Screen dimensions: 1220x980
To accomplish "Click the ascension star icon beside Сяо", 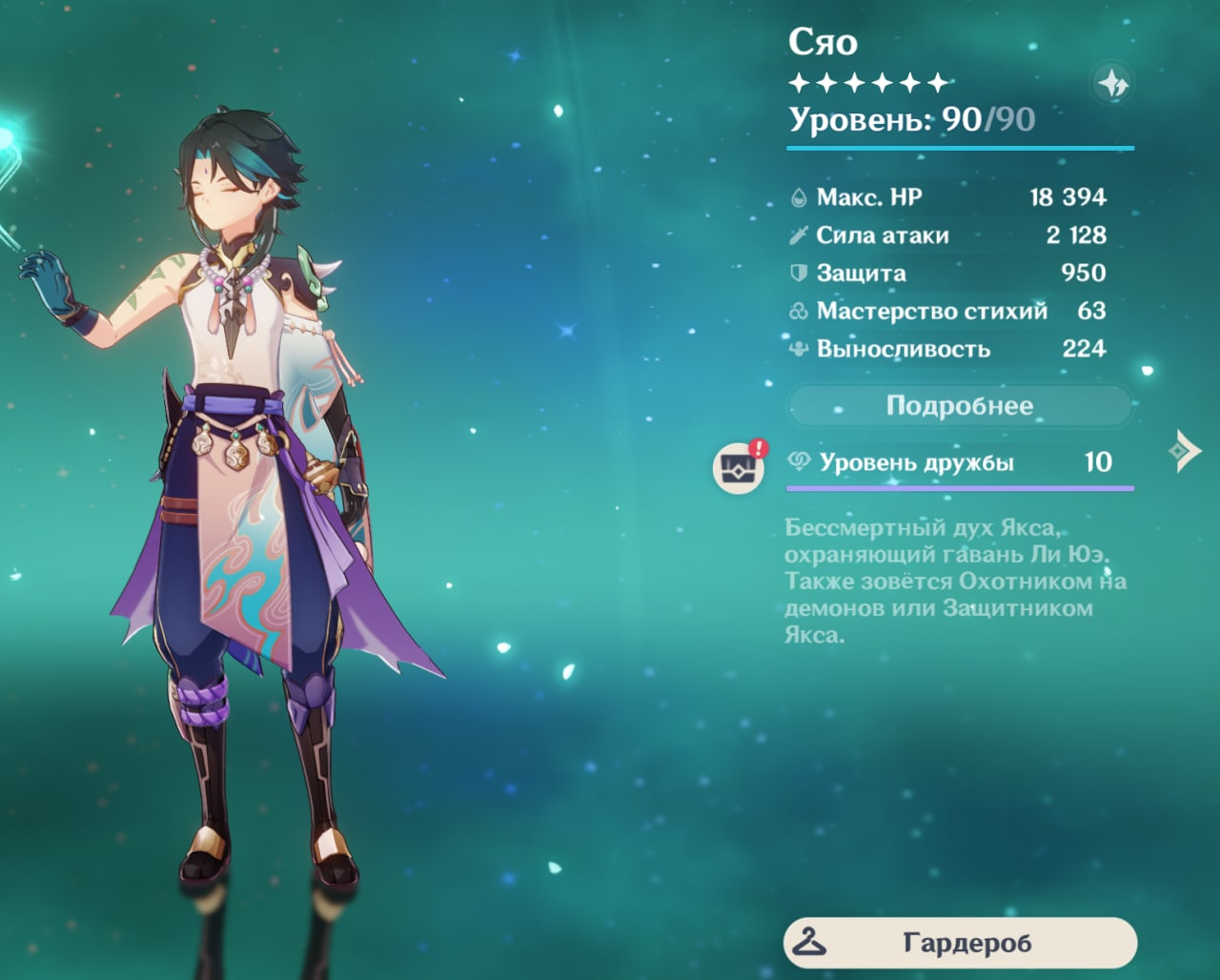I will pyautogui.click(x=1112, y=84).
